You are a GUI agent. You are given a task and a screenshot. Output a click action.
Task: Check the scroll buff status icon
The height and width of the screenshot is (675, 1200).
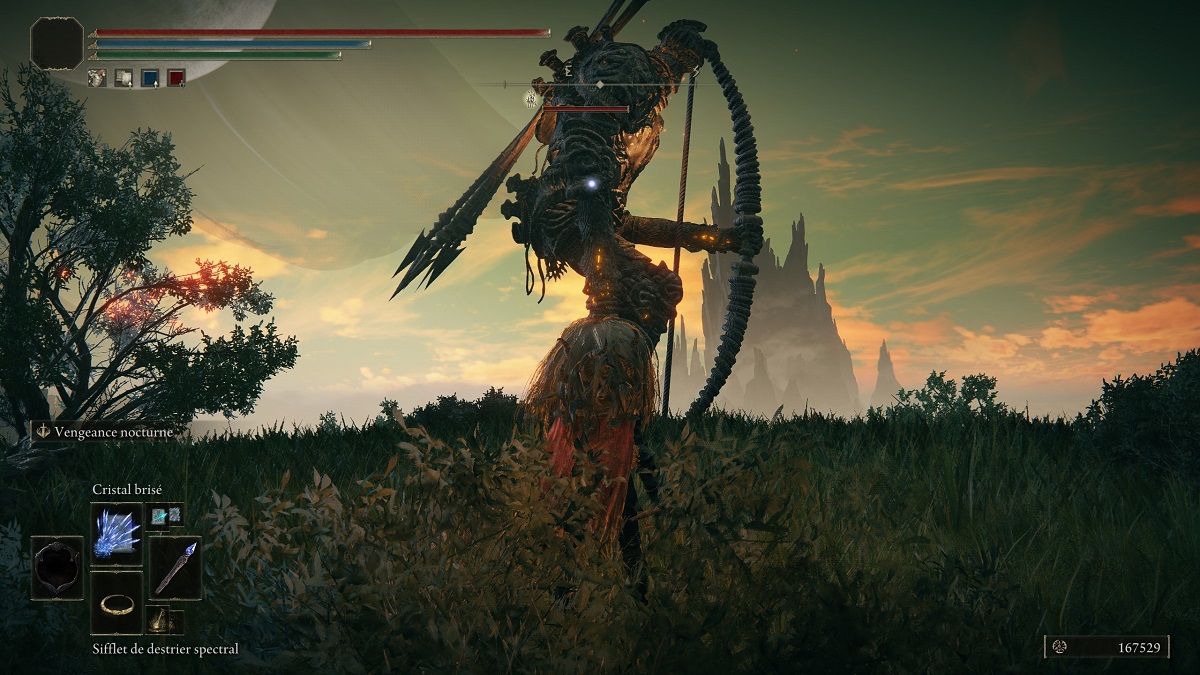click(x=124, y=77)
